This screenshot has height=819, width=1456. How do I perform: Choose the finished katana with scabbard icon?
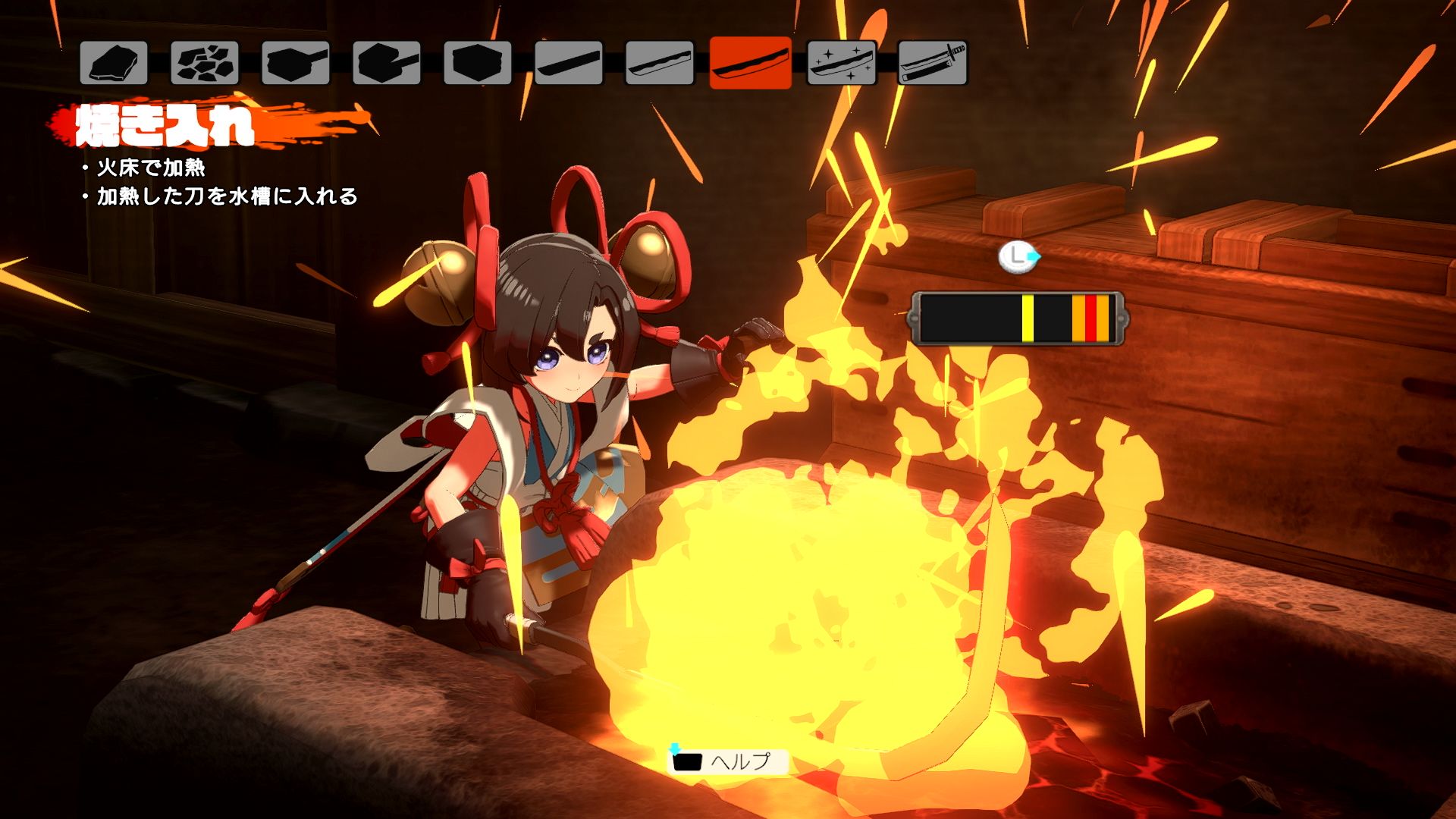click(933, 62)
